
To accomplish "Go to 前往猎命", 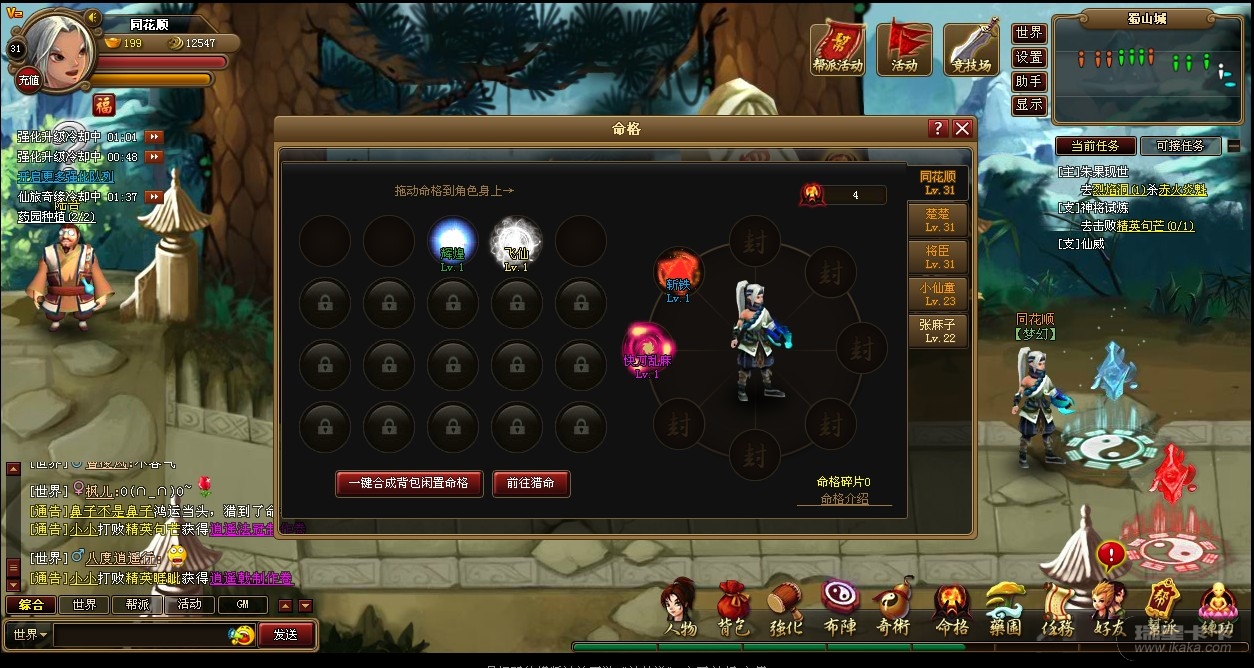I will pos(530,483).
